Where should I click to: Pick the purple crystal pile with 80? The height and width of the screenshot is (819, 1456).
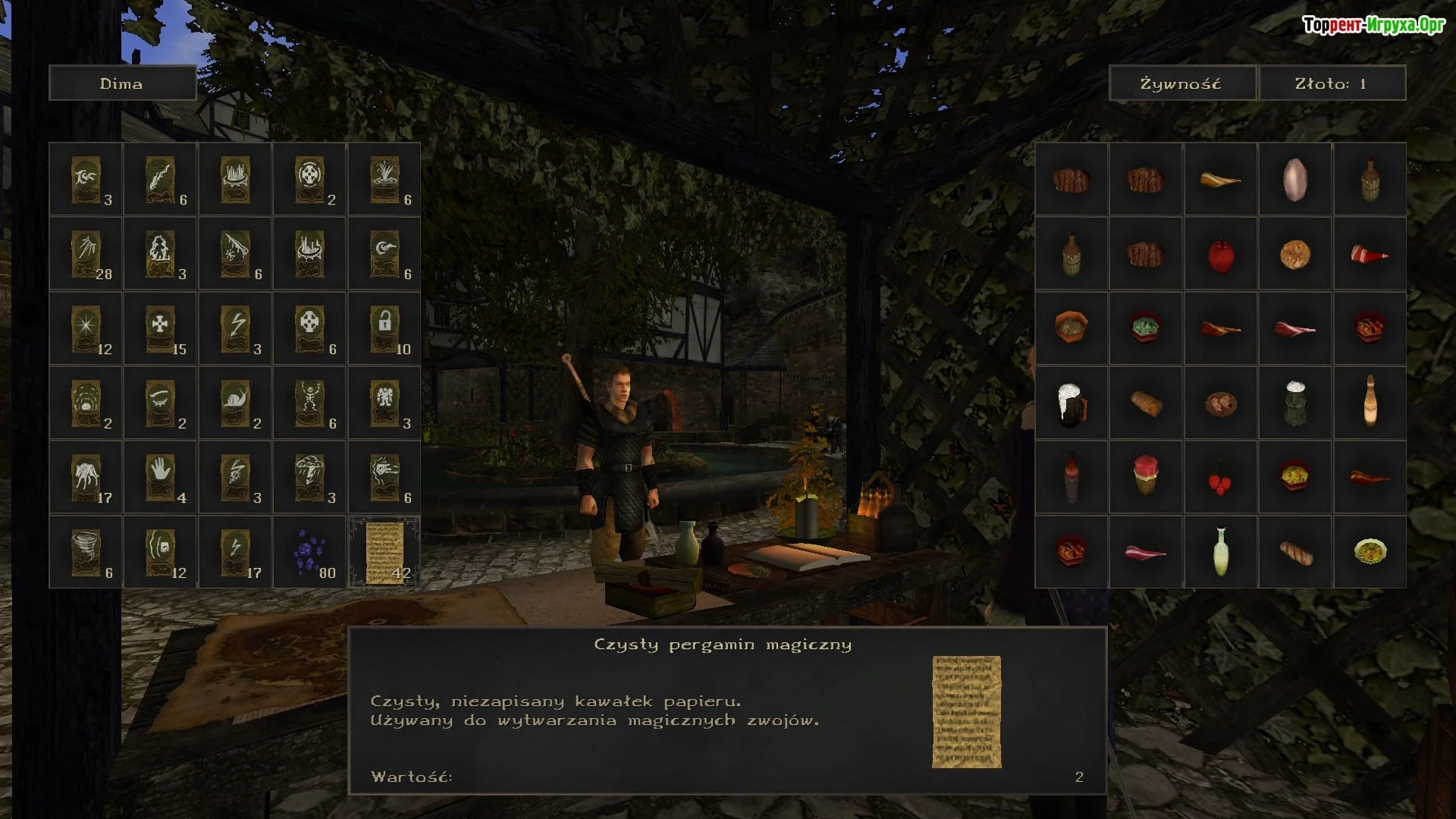[x=309, y=552]
